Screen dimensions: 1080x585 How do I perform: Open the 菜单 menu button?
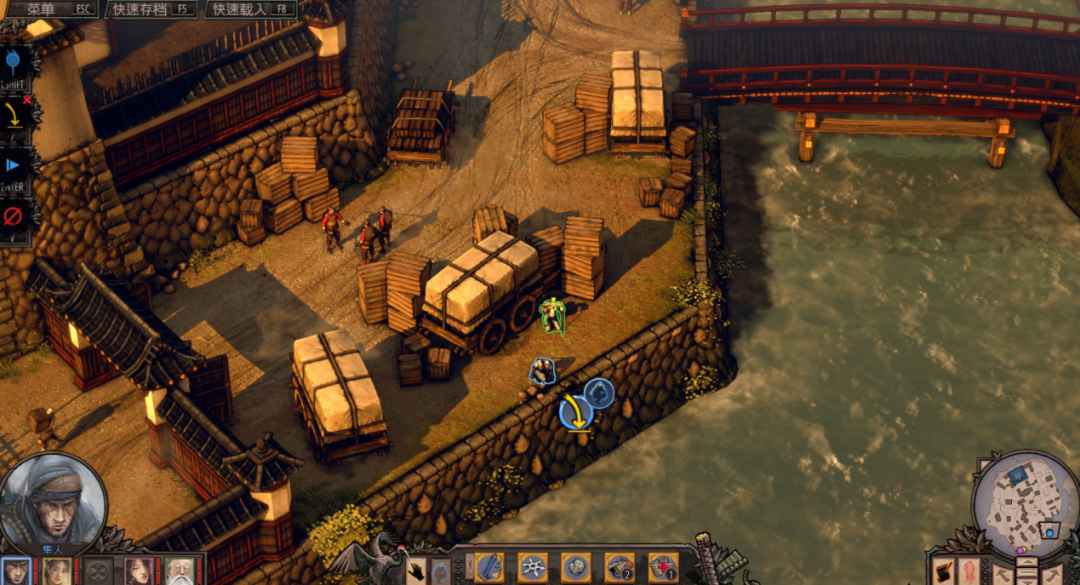tap(52, 9)
